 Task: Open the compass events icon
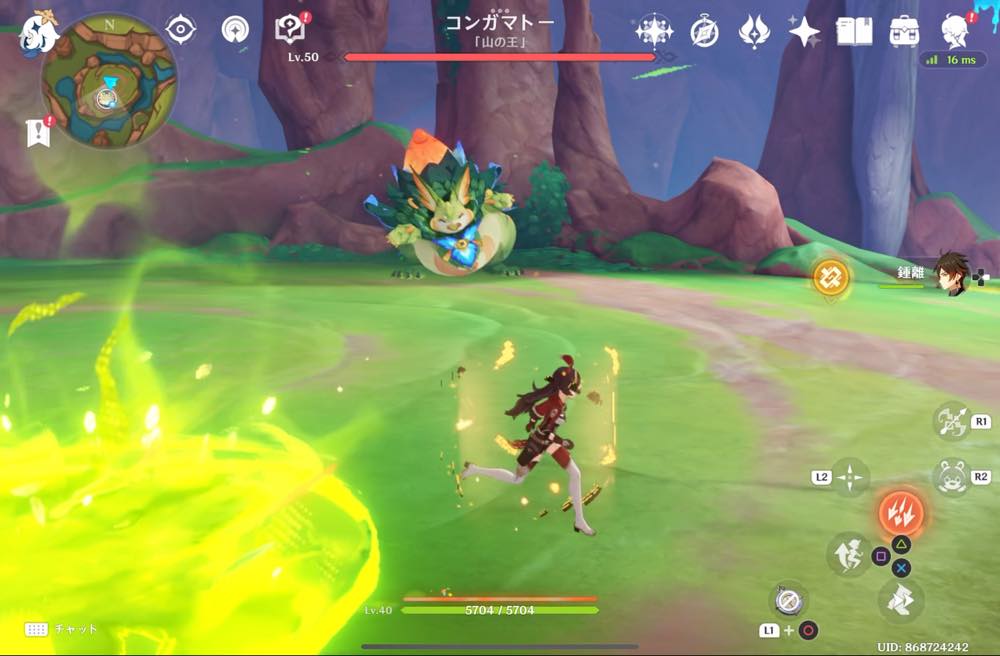click(704, 32)
